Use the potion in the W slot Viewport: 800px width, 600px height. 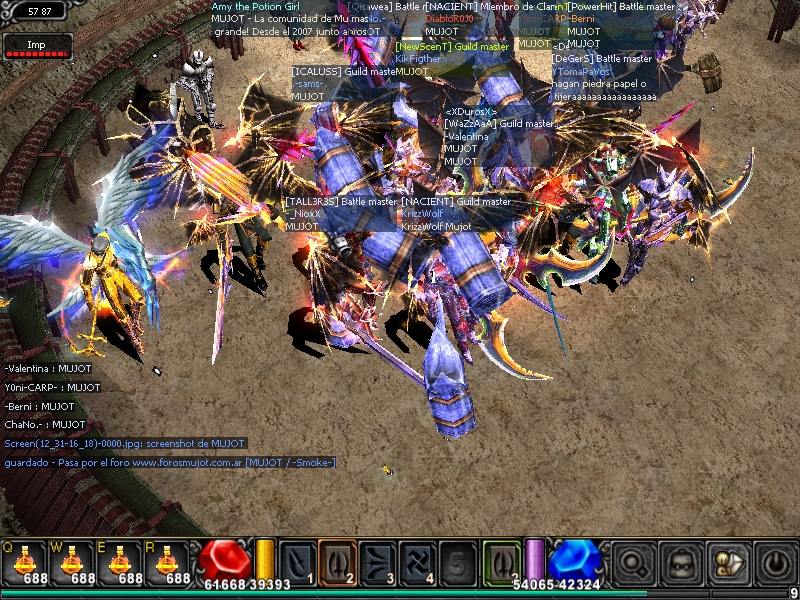[72, 563]
